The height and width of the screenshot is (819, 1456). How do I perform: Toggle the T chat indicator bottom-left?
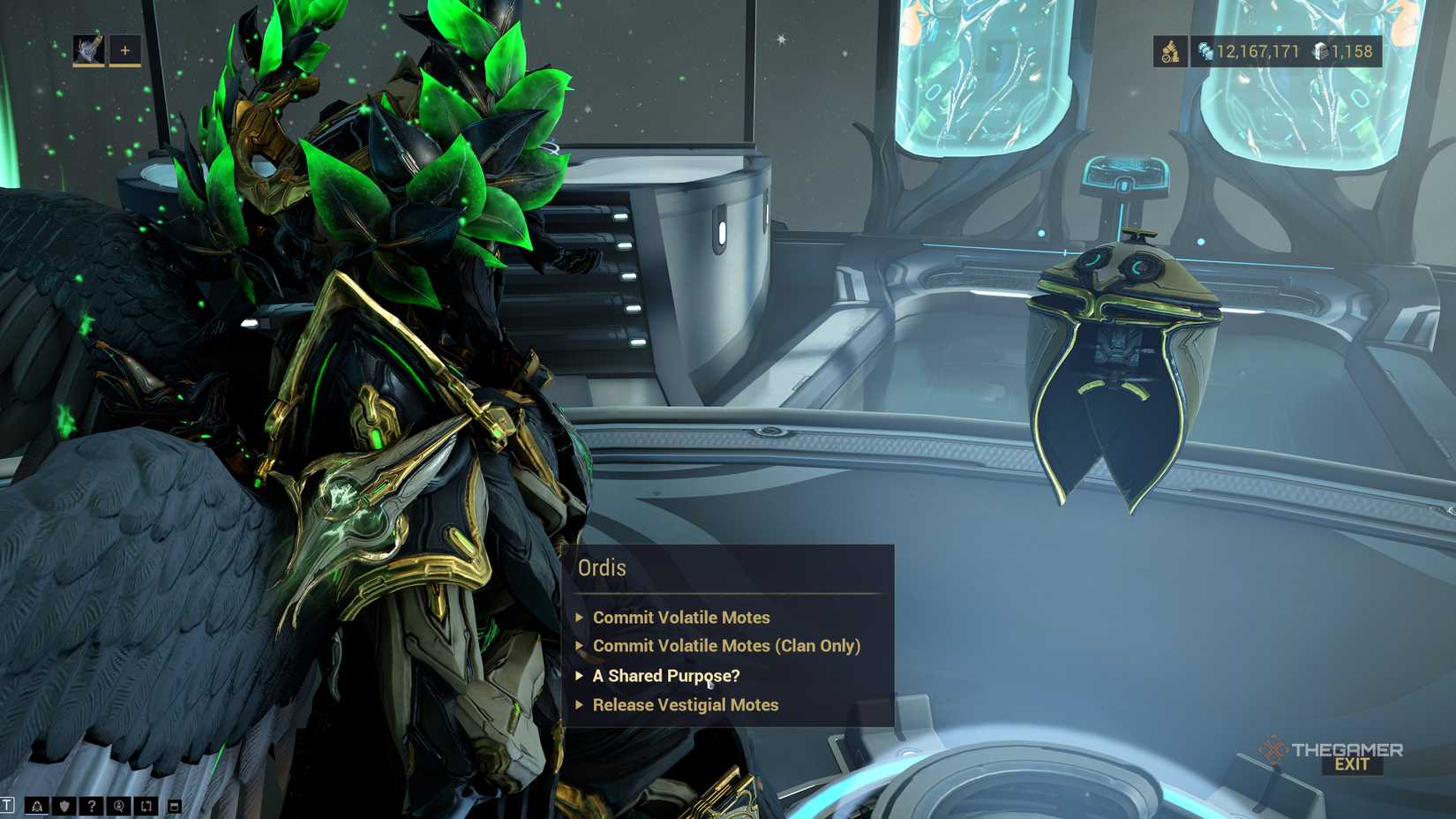click(x=7, y=805)
